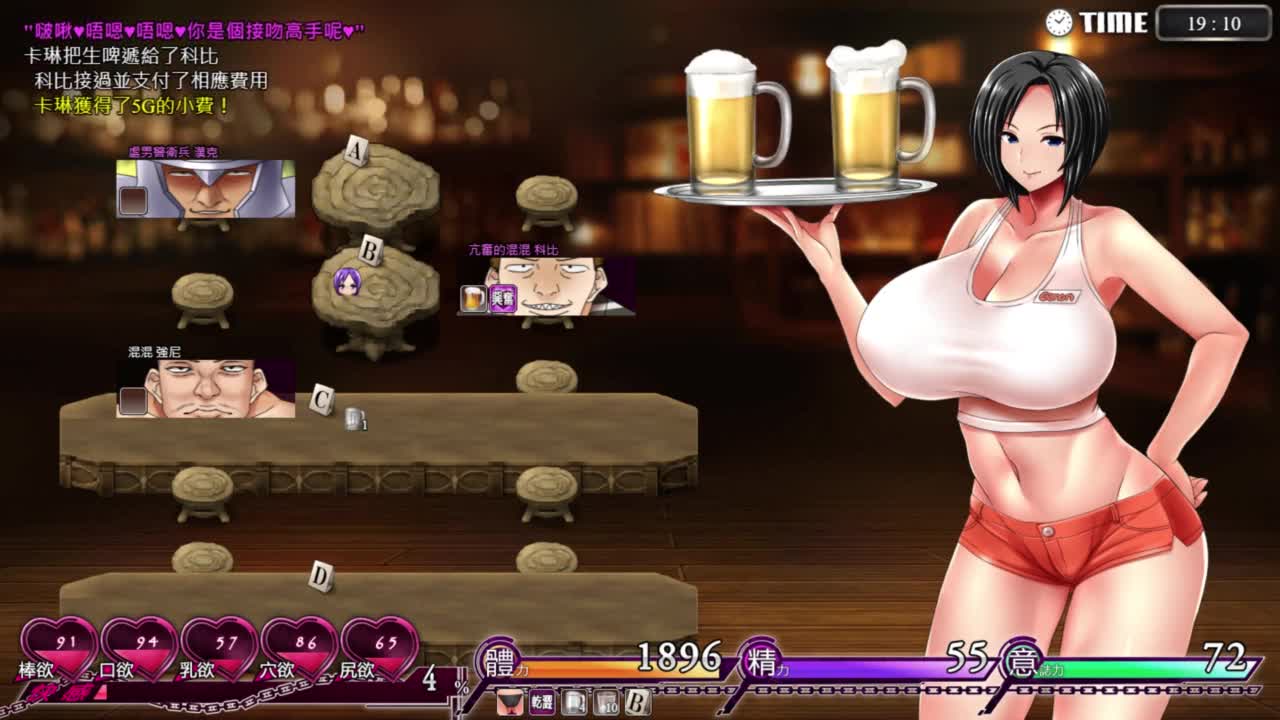Screen dimensions: 1280x720
Task: Click the purple 興奮 status icon
Action: [x=503, y=298]
